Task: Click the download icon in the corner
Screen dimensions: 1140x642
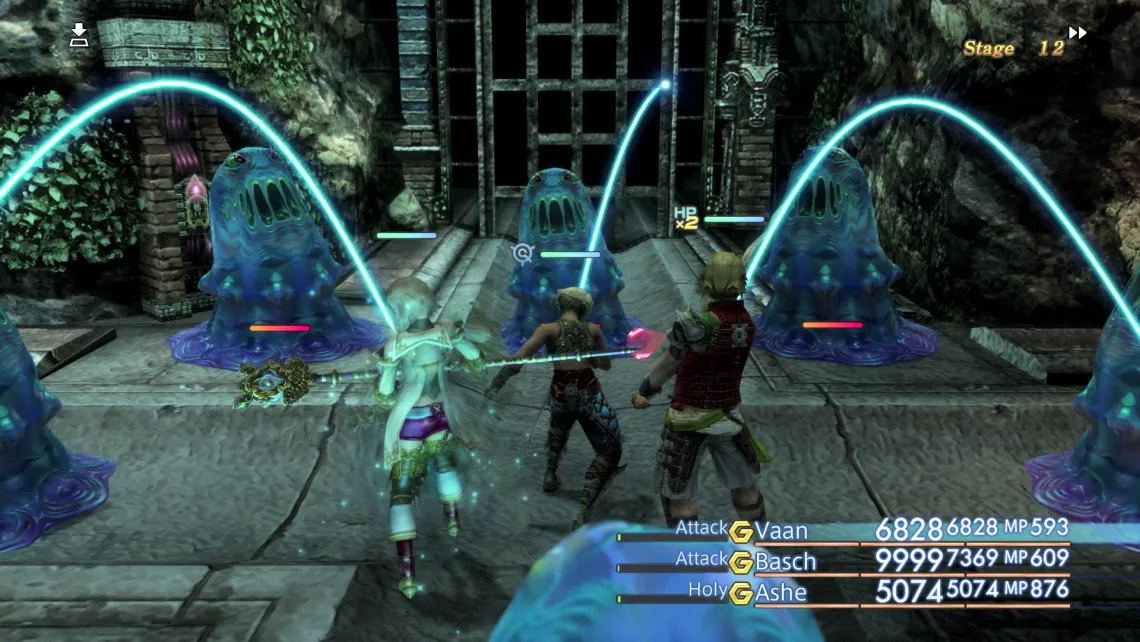Action: (79, 37)
